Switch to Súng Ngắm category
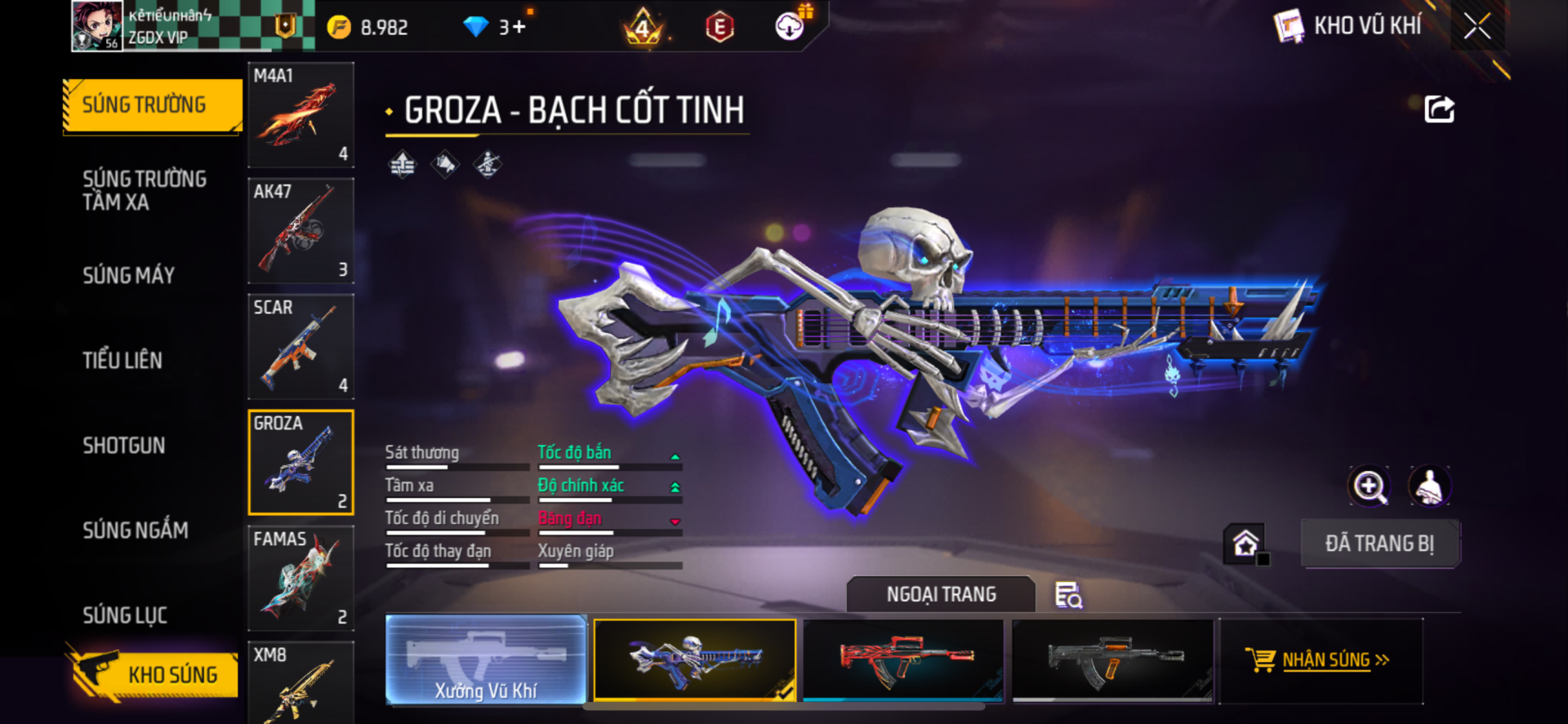Image resolution: width=1568 pixels, height=724 pixels. click(136, 530)
